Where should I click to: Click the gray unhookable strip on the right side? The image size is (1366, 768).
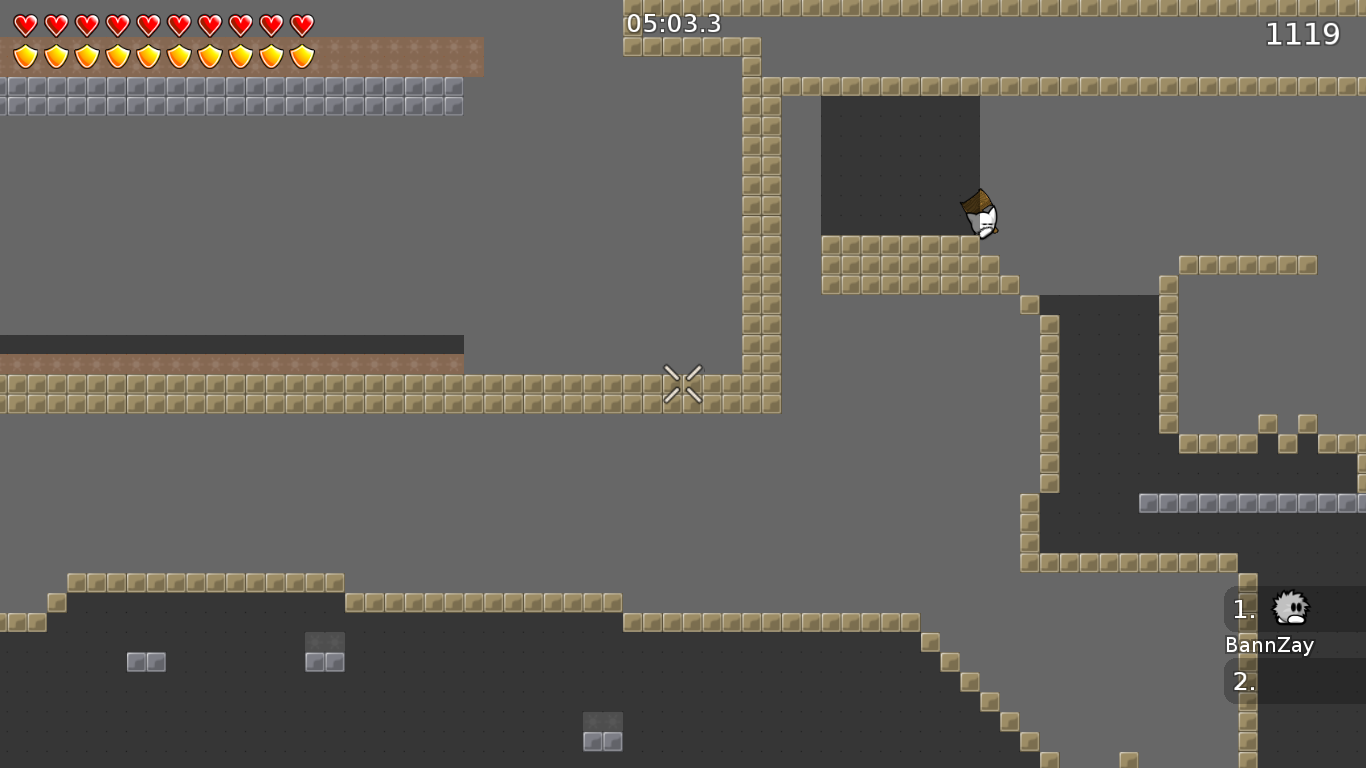[1250, 502]
